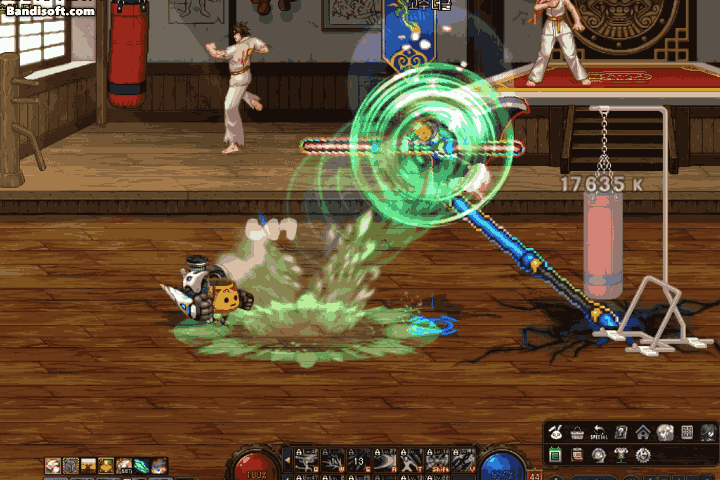
Task: Click the skill bar left arrow
Action: (289, 461)
